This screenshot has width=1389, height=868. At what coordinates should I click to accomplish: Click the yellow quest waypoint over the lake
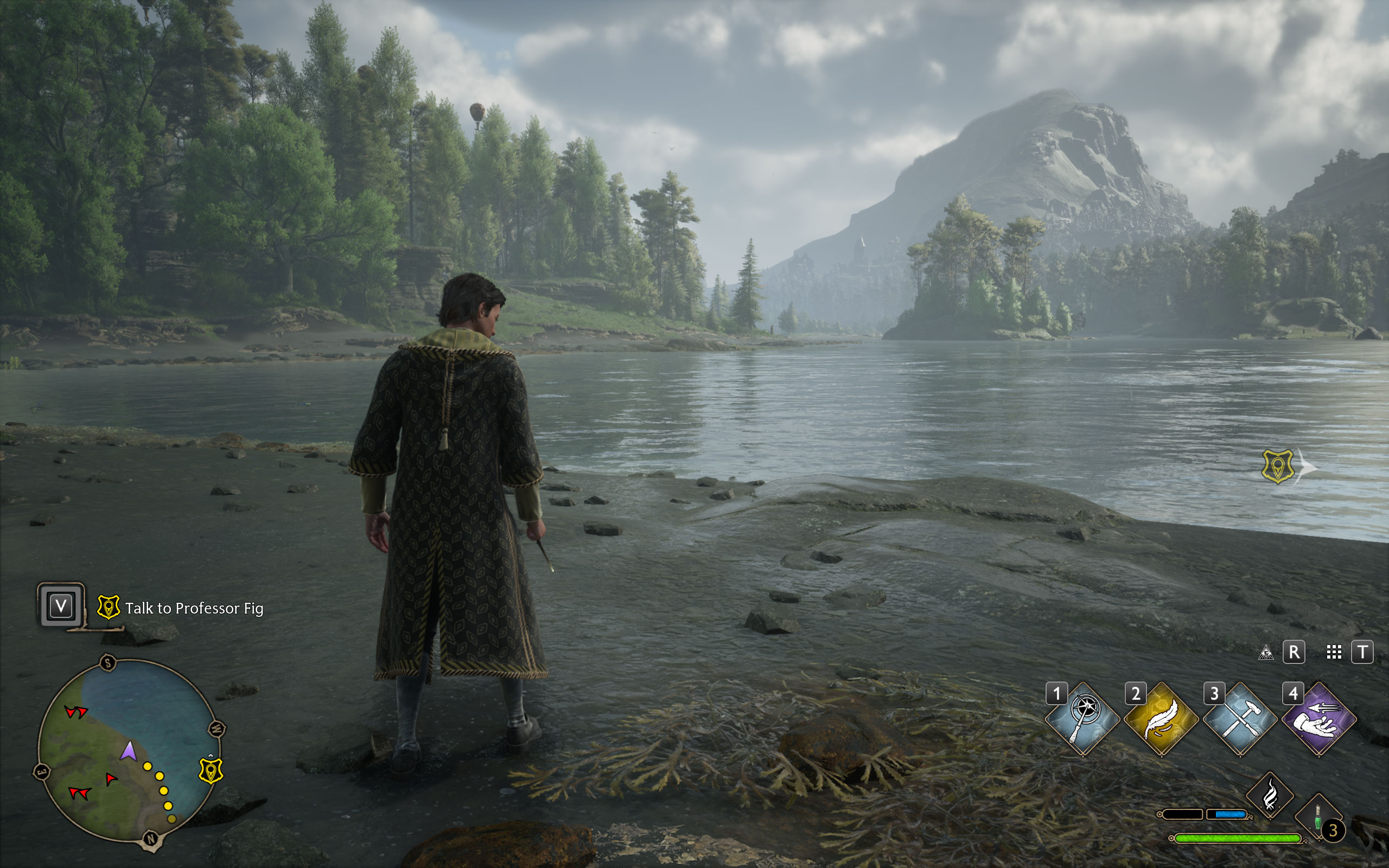click(x=1278, y=466)
